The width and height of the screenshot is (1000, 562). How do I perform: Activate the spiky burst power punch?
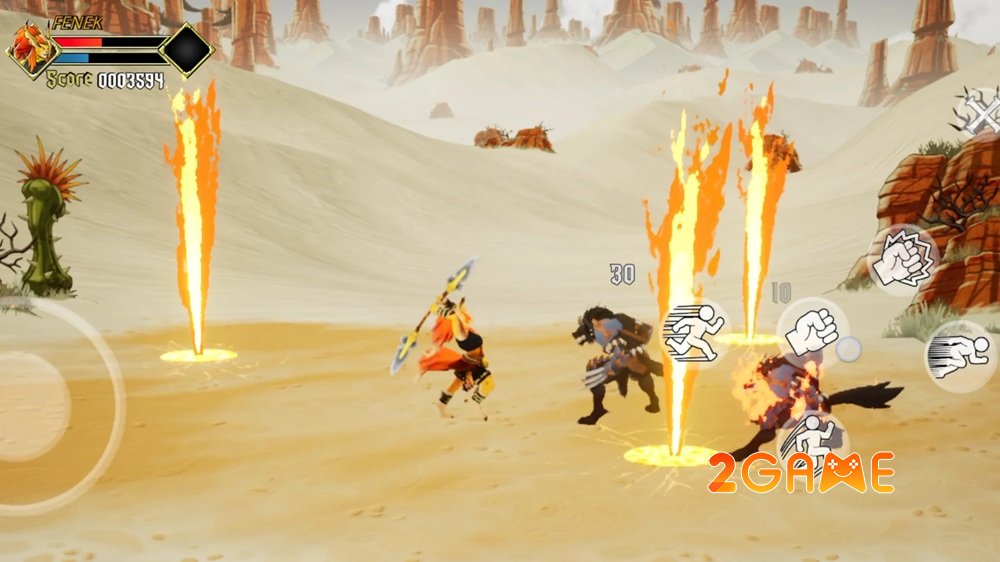click(x=903, y=261)
